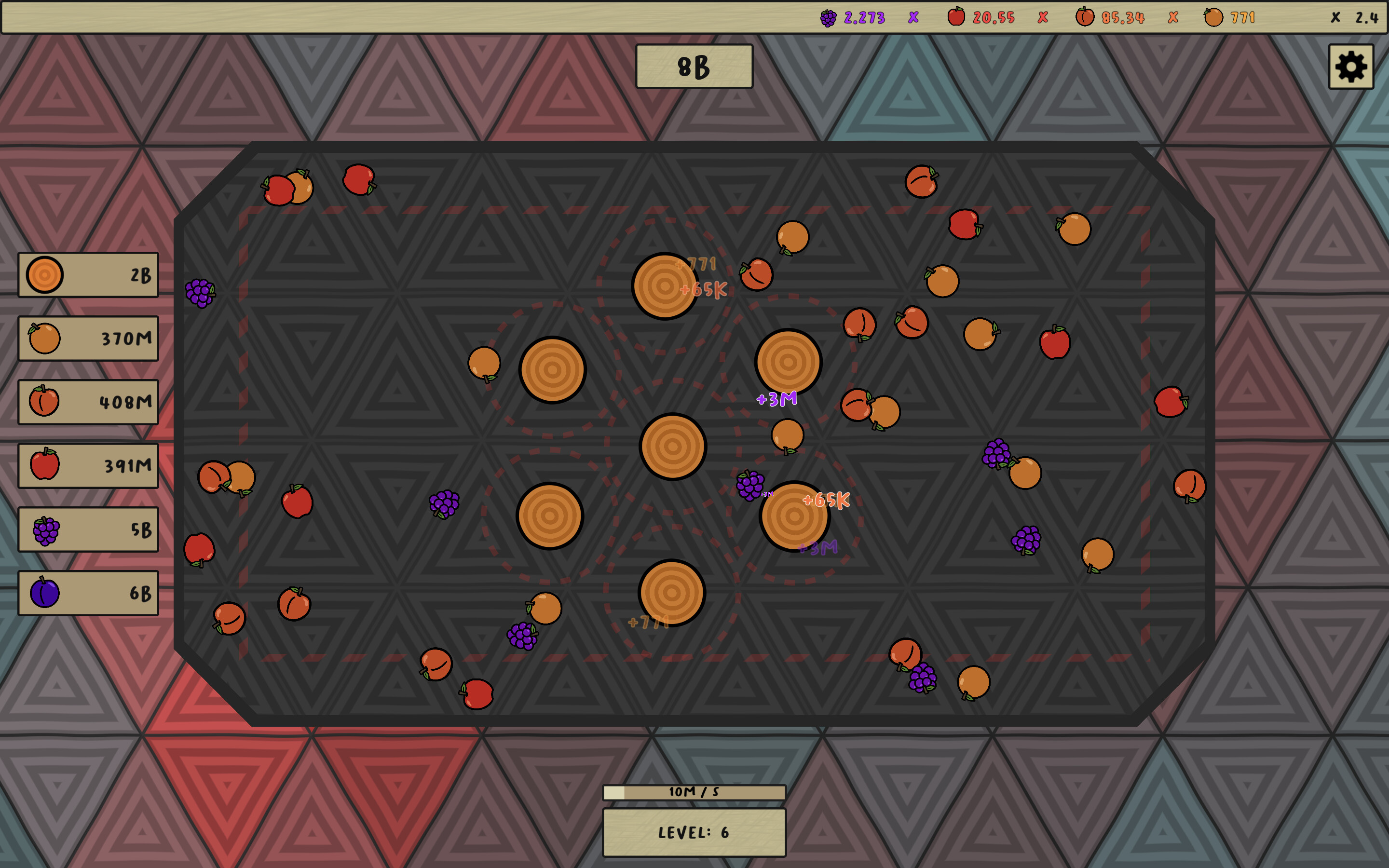Click the Level 6 panel at bottom

pos(694,832)
